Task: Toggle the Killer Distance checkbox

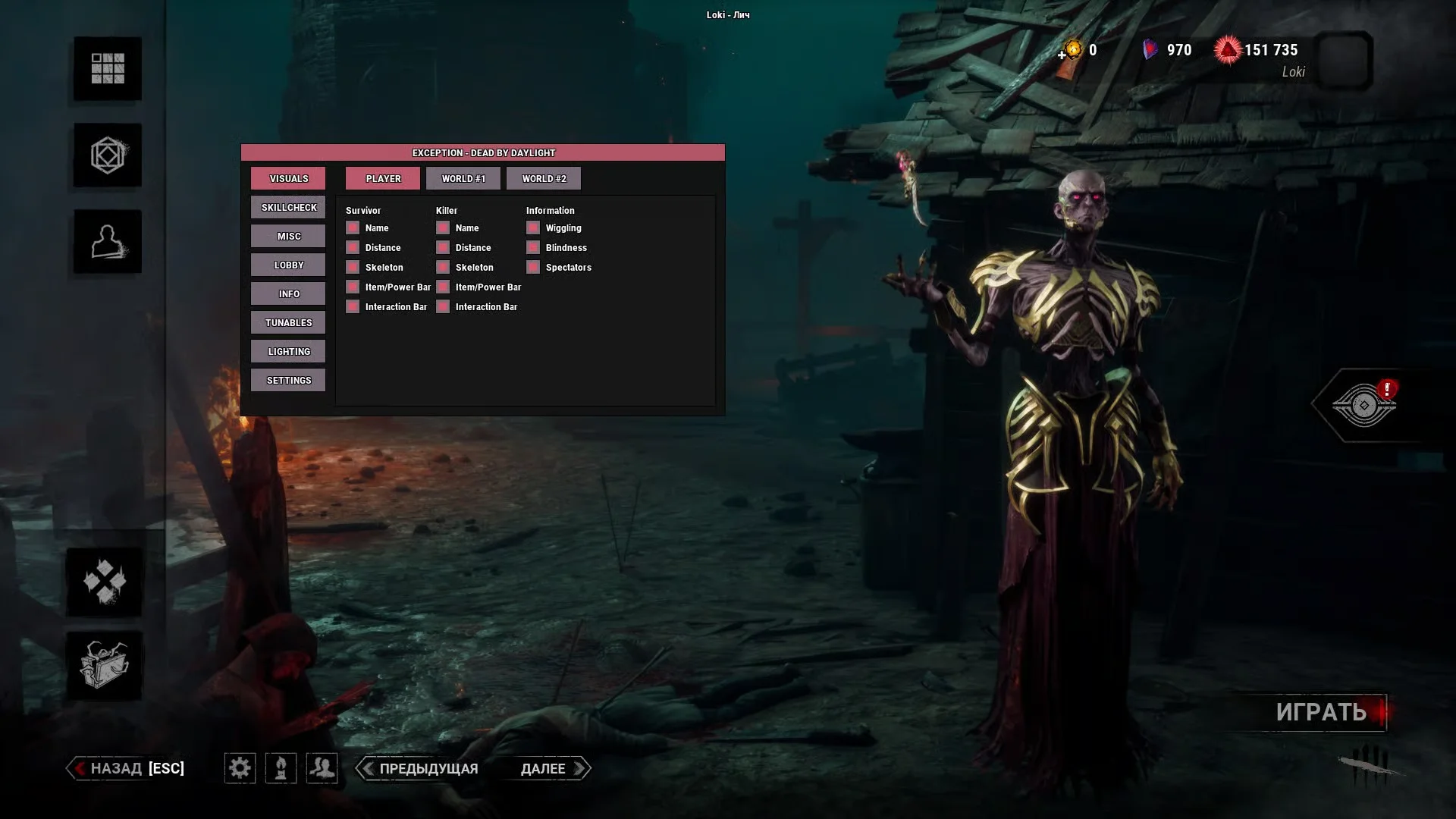Action: pos(443,248)
